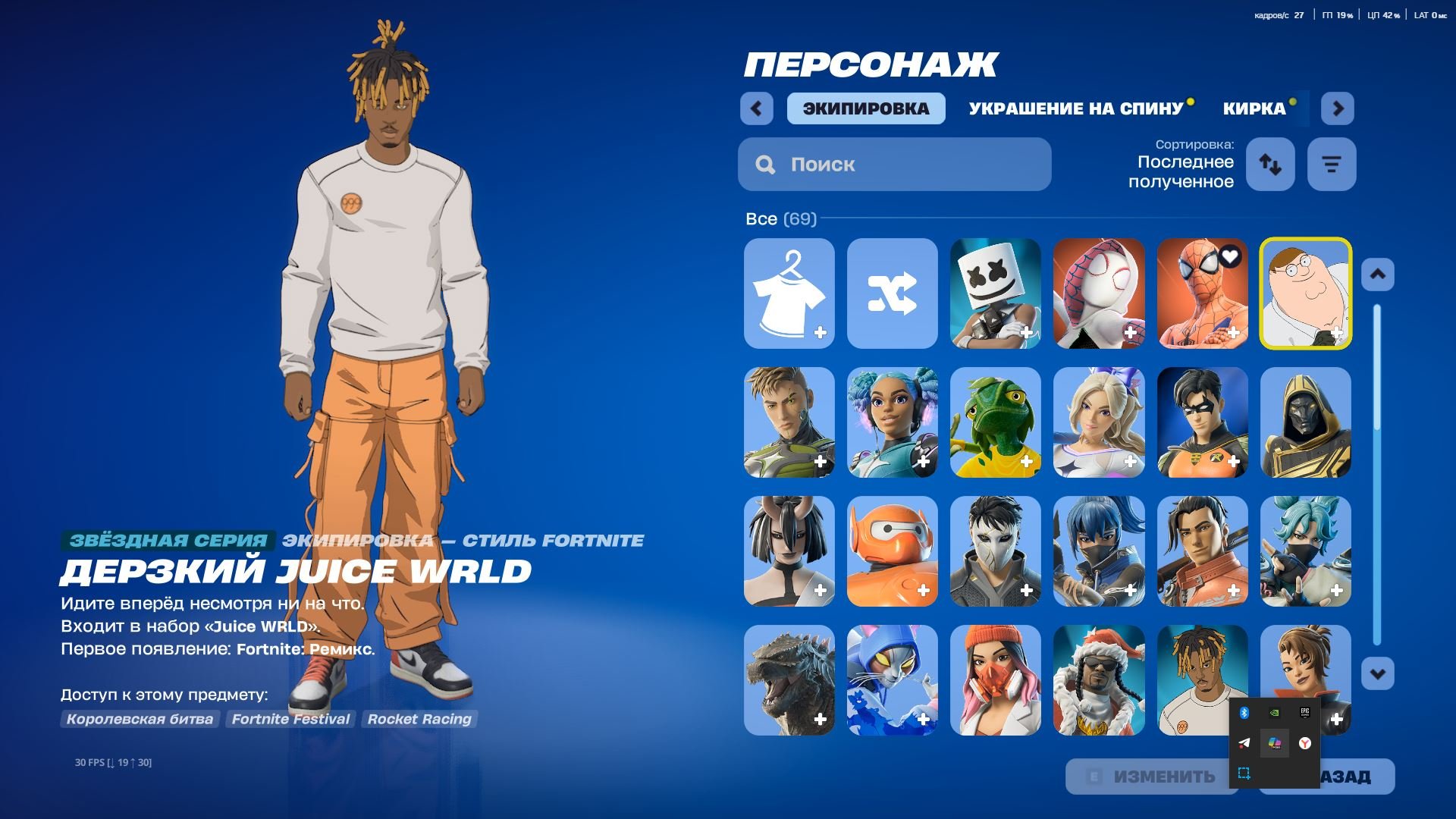
Task: Click the Bluetooth tray icon
Action: pyautogui.click(x=1244, y=713)
